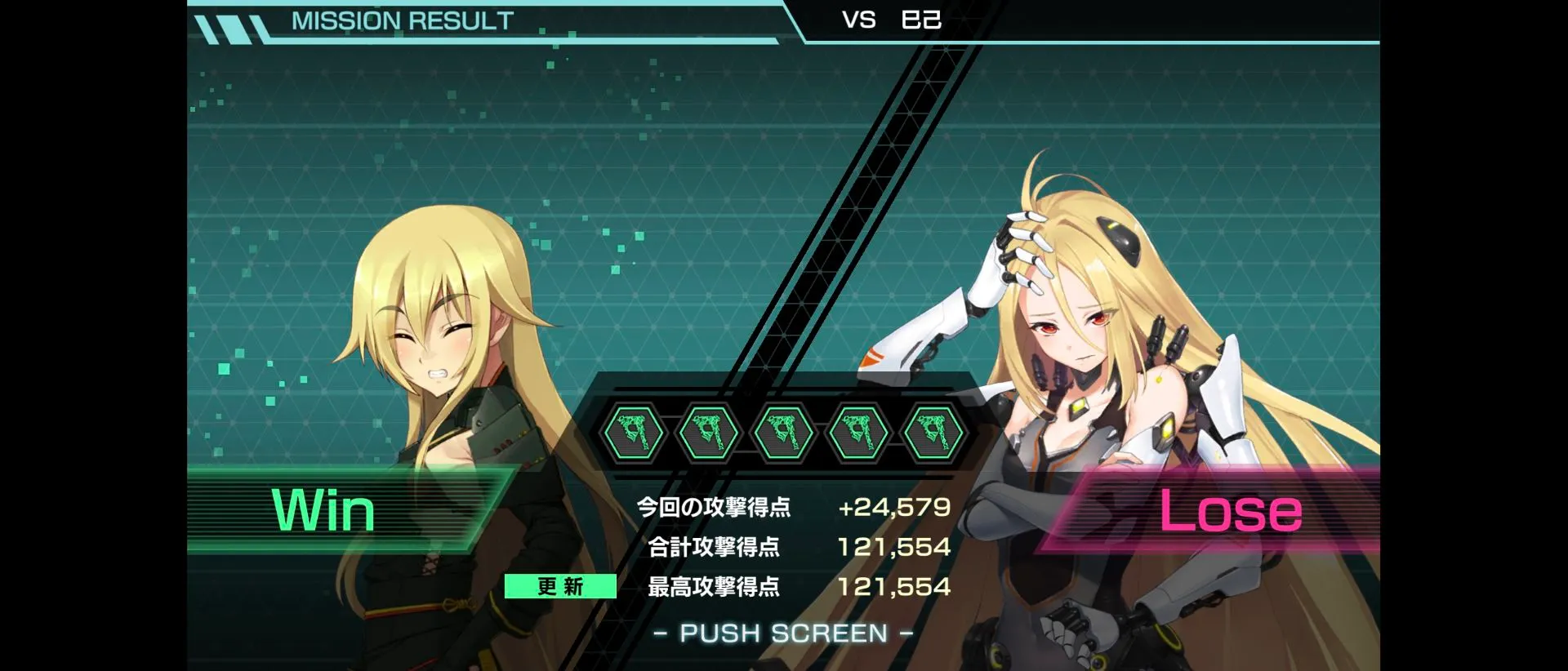
Task: Tap the PUSH SCREEN prompt to continue
Action: pos(783,633)
